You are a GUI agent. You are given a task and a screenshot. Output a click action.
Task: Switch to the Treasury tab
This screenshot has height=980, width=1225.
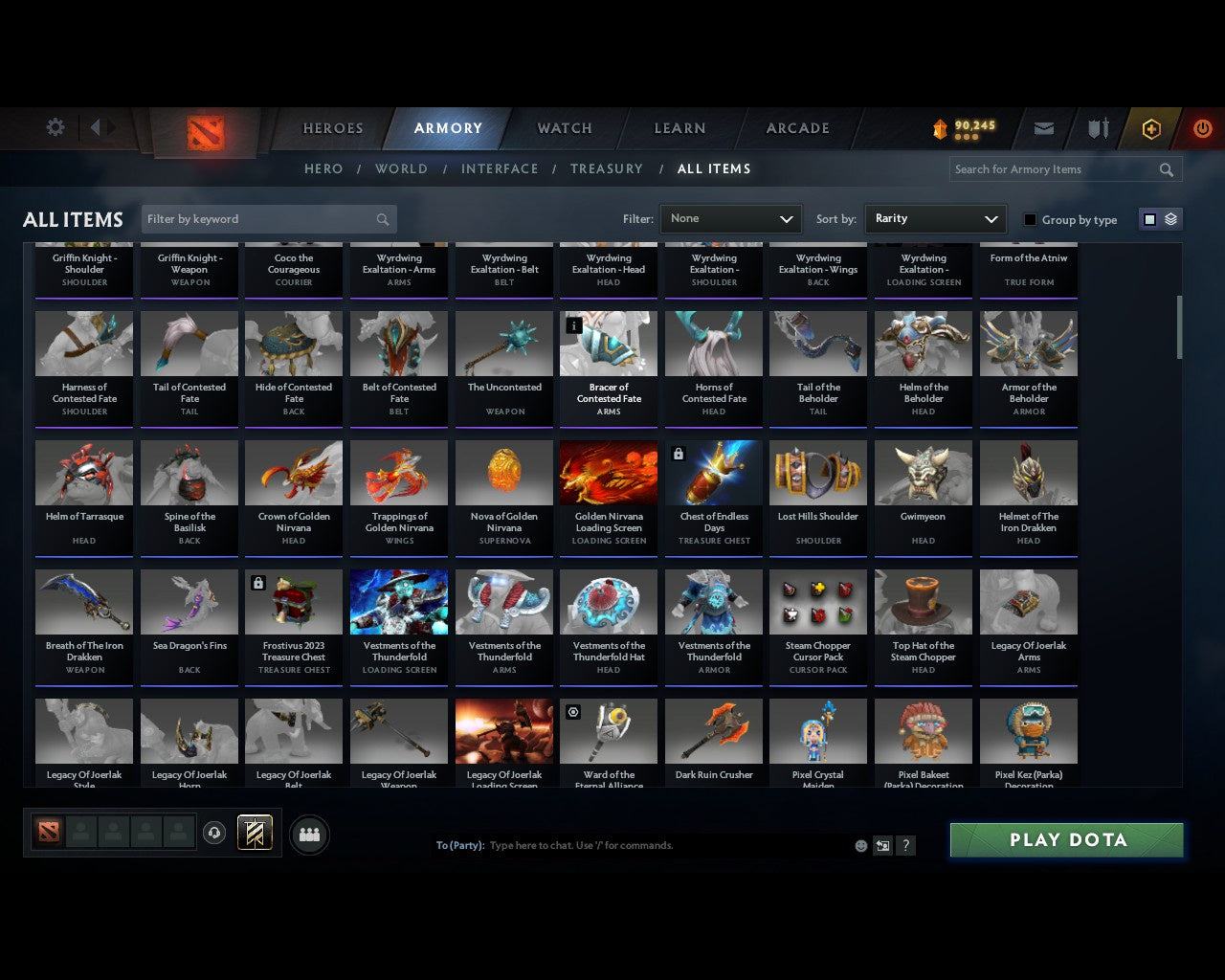[x=606, y=168]
